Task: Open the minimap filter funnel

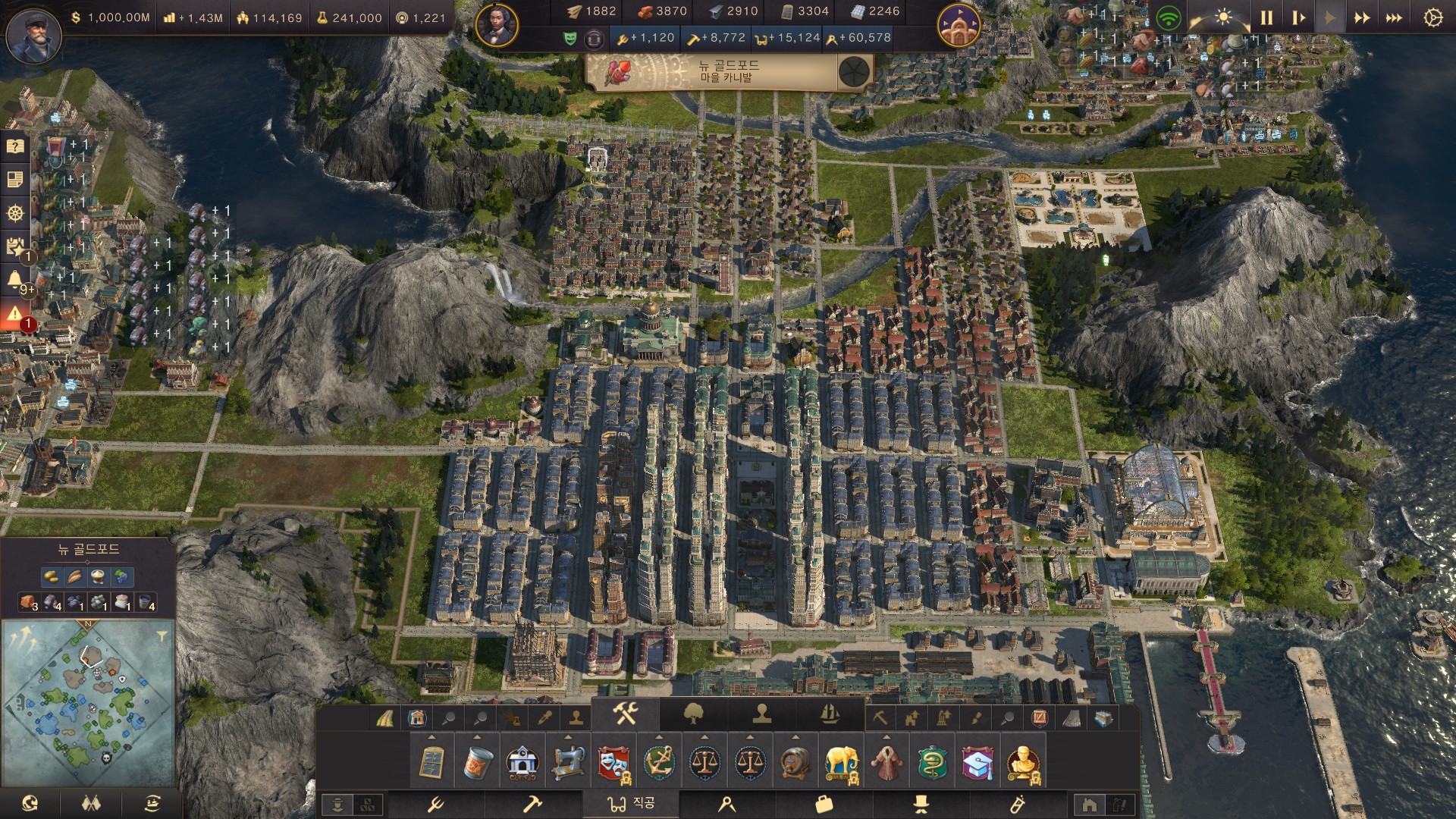Action: (x=162, y=635)
